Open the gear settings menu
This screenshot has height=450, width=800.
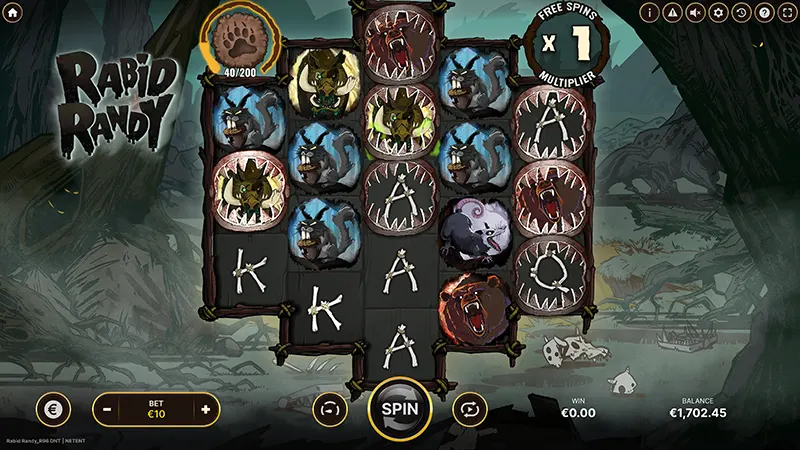pos(718,13)
